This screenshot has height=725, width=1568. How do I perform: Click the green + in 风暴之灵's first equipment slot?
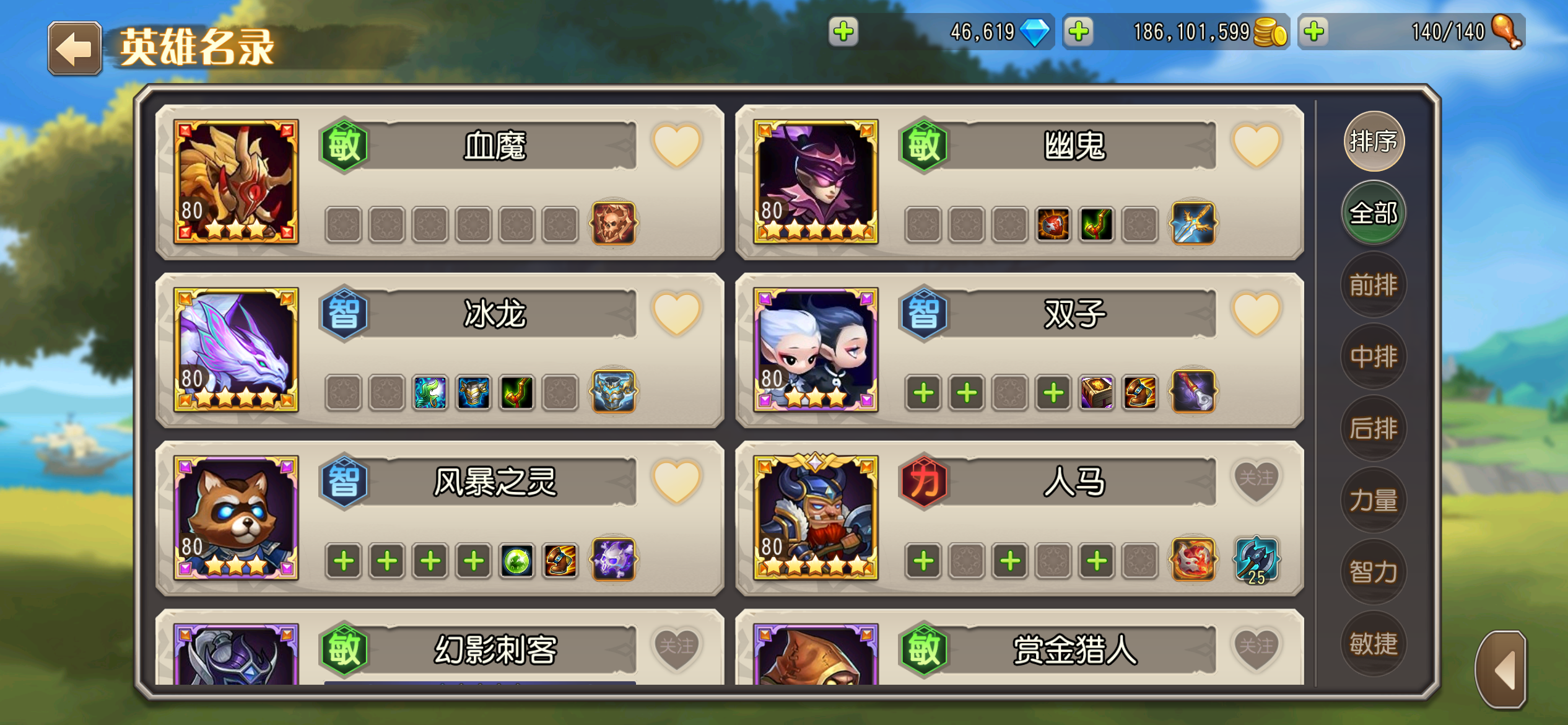[x=342, y=561]
